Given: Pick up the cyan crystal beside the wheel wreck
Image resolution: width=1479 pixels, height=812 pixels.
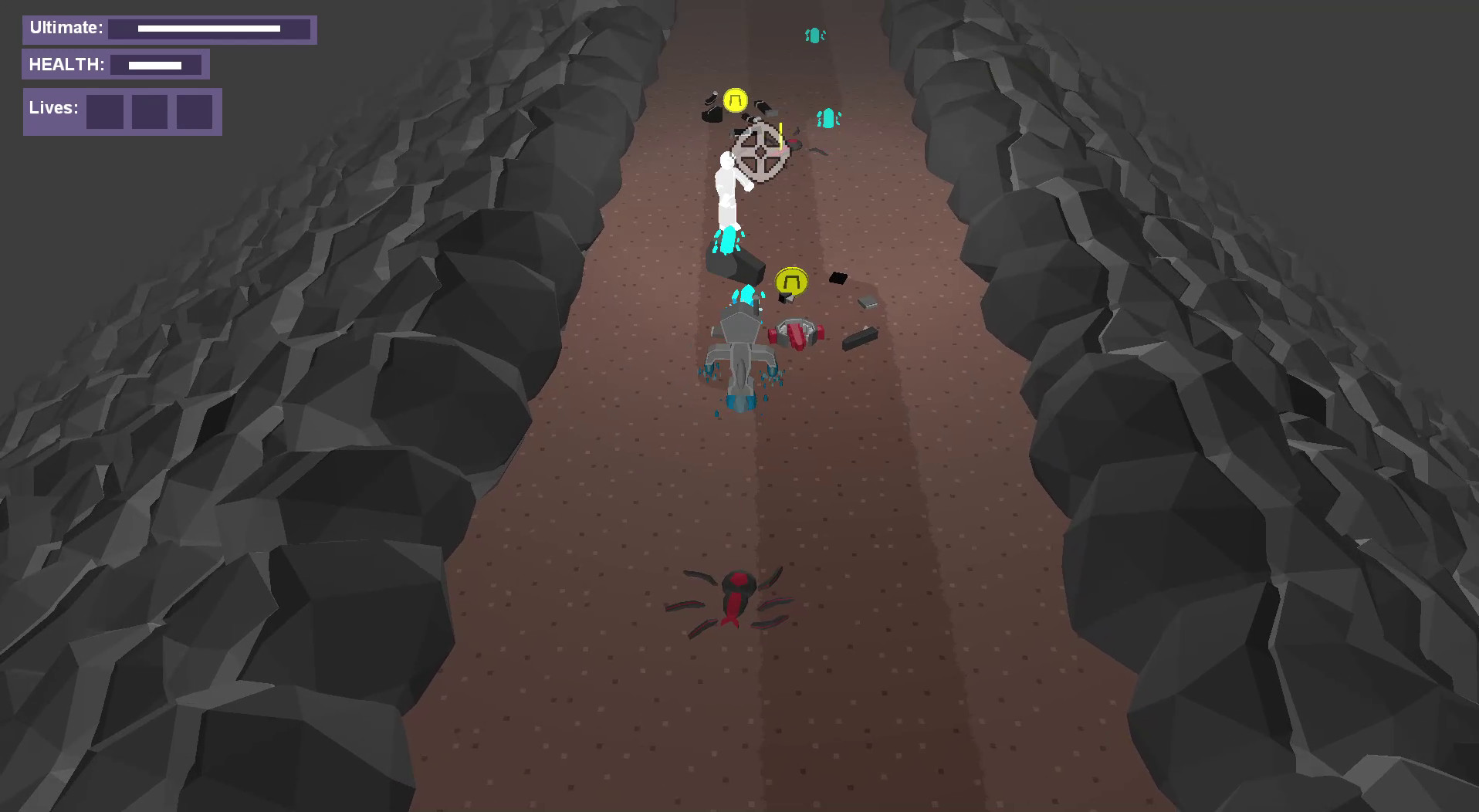Looking at the screenshot, I should [x=828, y=116].
